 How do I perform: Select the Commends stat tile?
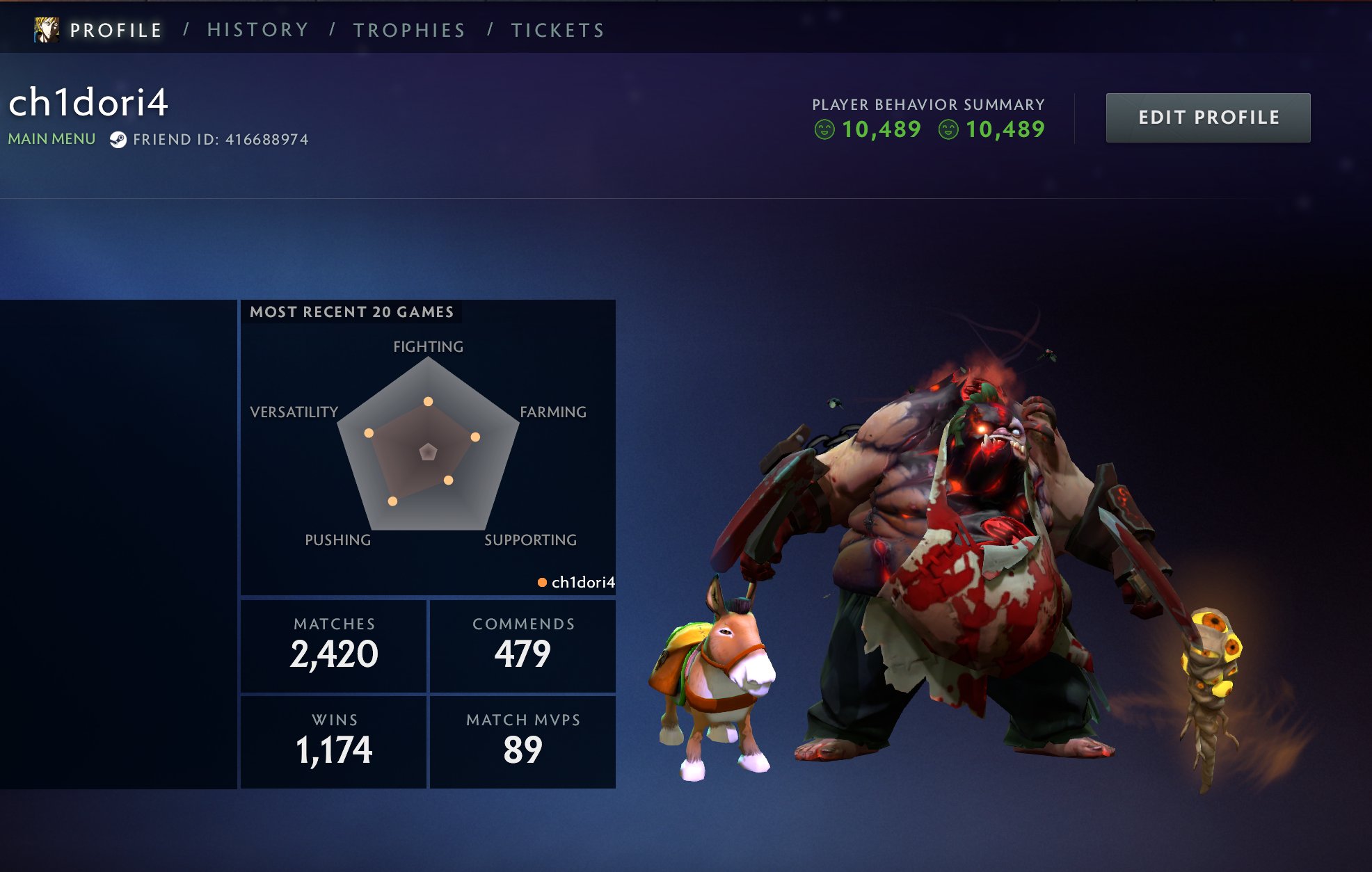click(523, 646)
